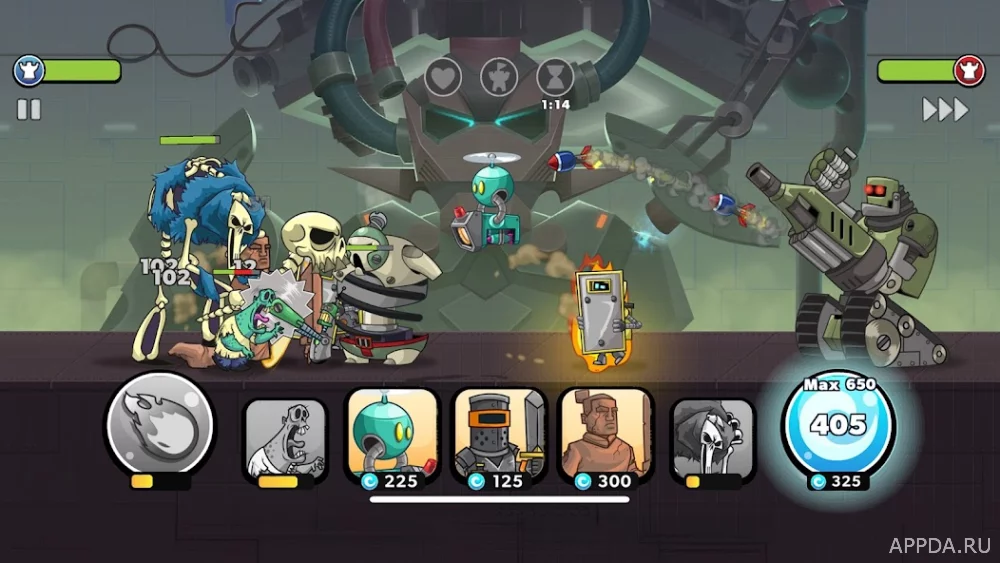The width and height of the screenshot is (1000, 563).
Task: Deploy the brown brute unit costing 300
Action: (604, 436)
